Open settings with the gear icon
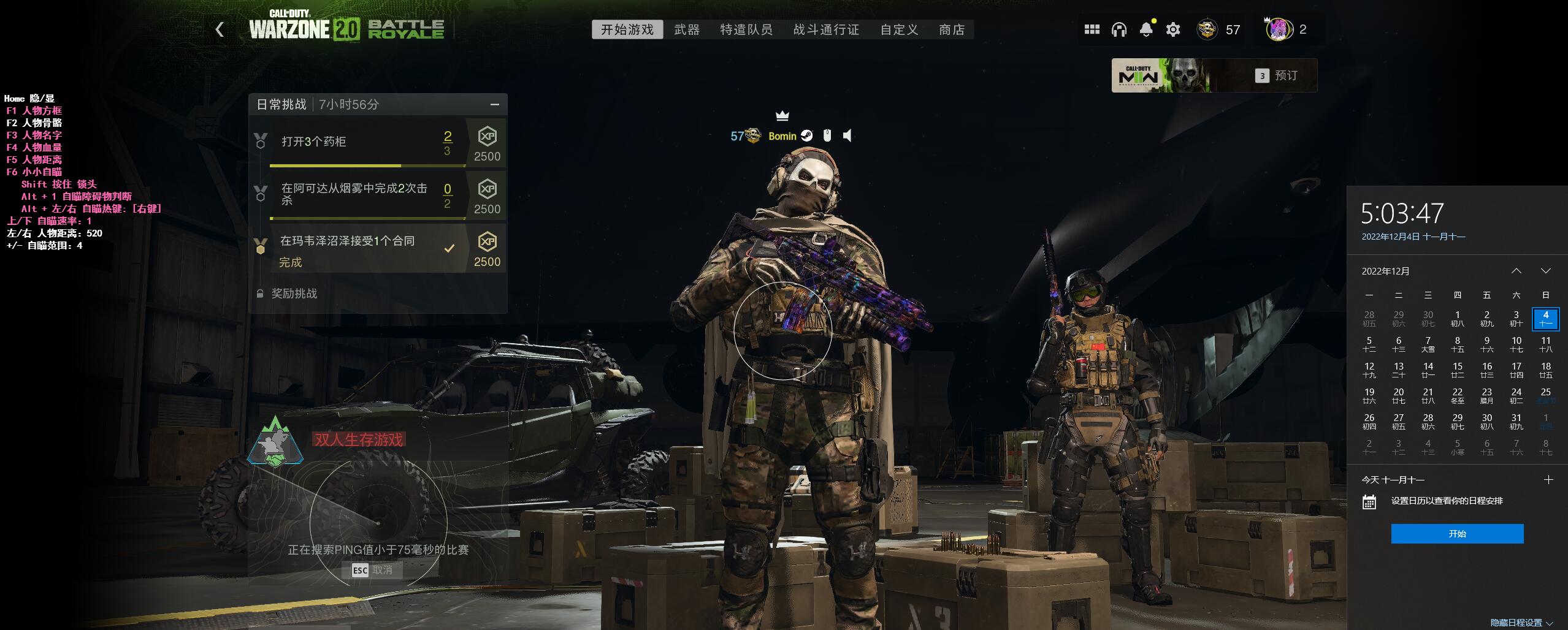The width and height of the screenshot is (1568, 630). [x=1172, y=29]
